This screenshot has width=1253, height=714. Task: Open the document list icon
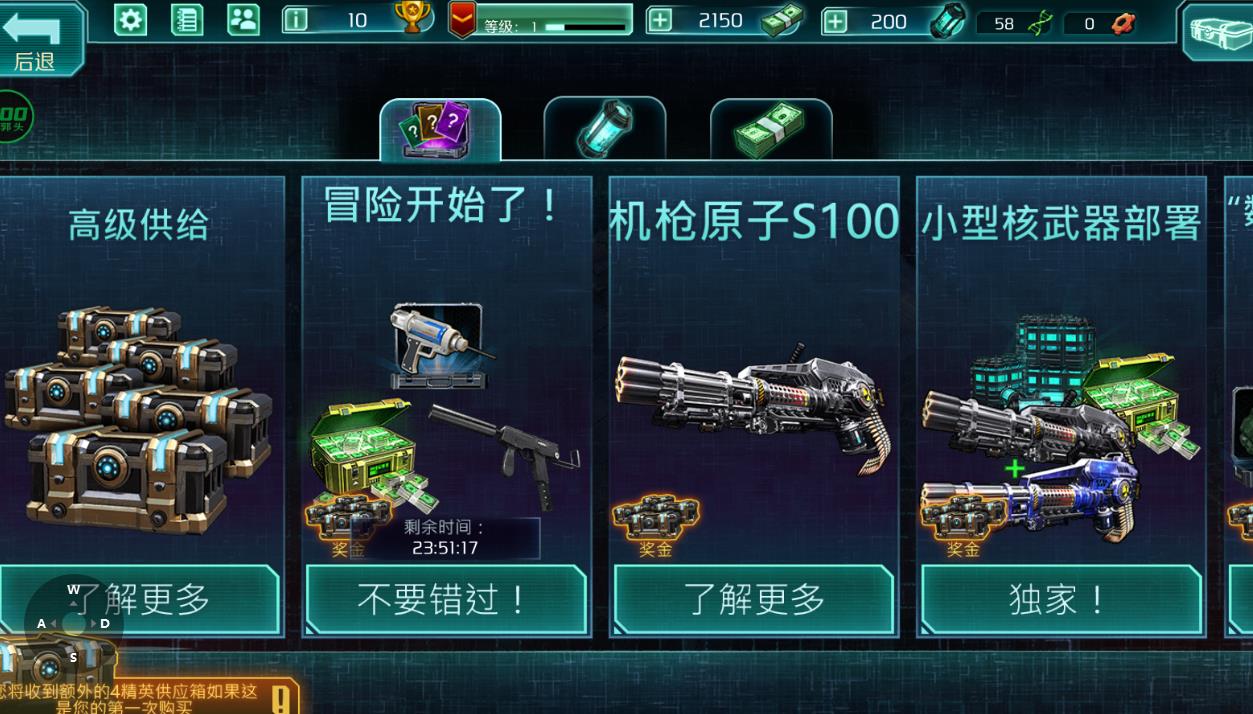(187, 20)
